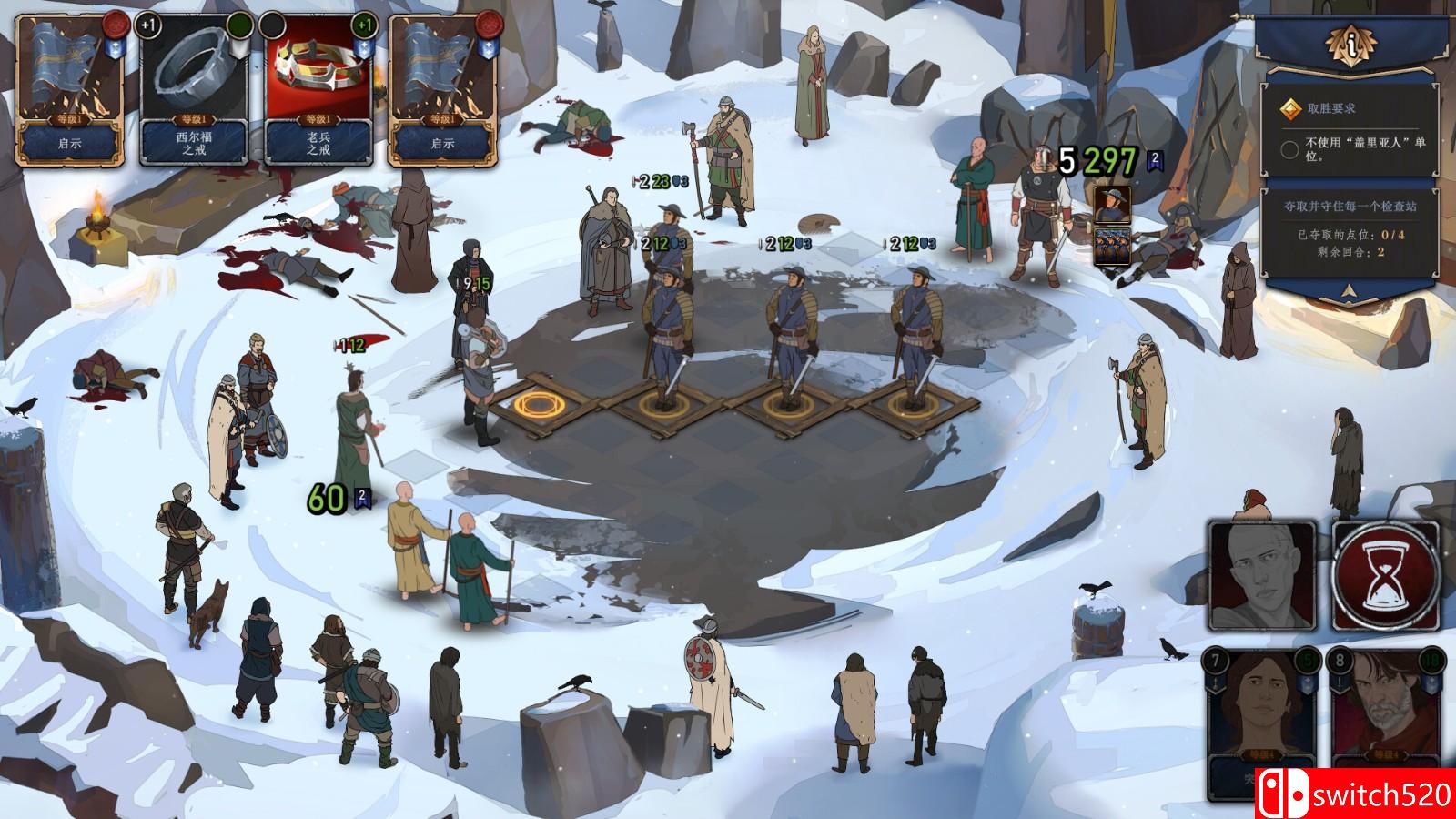Screen dimensions: 1456x819
Task: Click the 等级1 banner on the 老兵之戒 card
Action: (x=318, y=119)
